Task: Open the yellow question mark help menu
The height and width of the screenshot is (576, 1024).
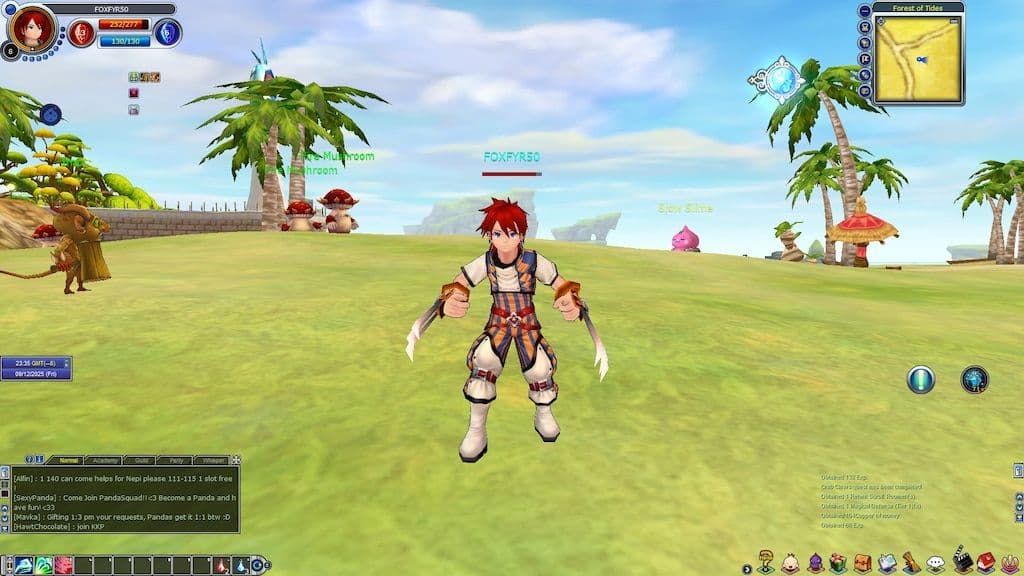Action: click(766, 562)
